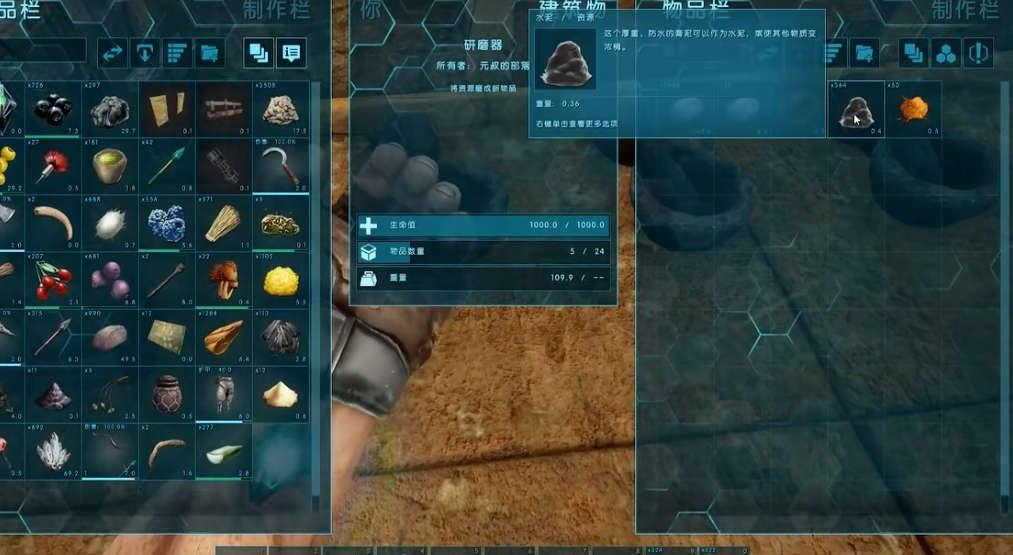Image resolution: width=1013 pixels, height=555 pixels.
Task: Toggle the speech-bubble tooltip button
Action: click(291, 53)
